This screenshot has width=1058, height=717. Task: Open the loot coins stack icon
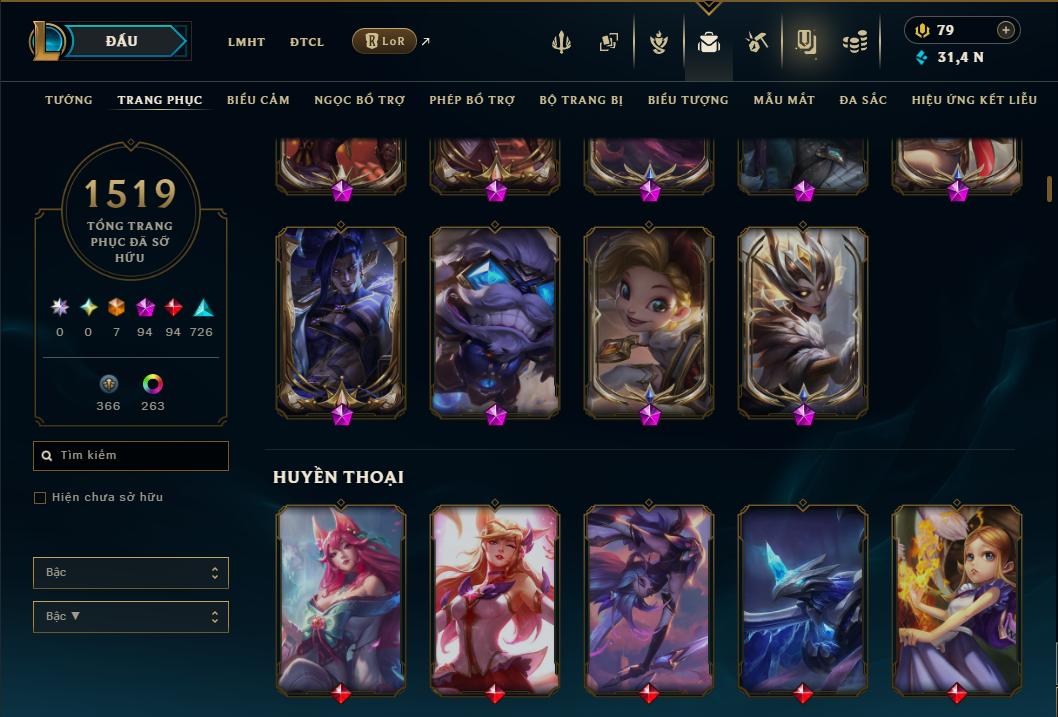(854, 42)
